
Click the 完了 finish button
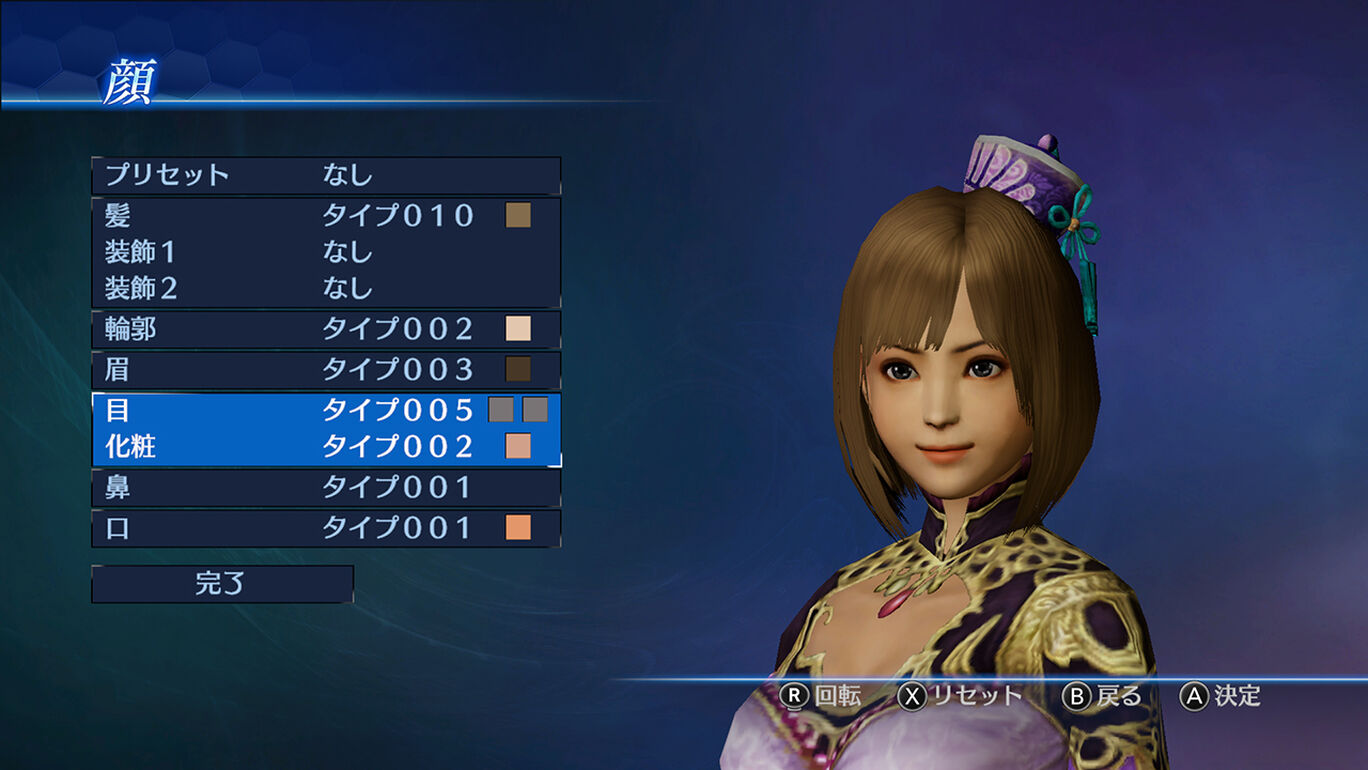222,584
